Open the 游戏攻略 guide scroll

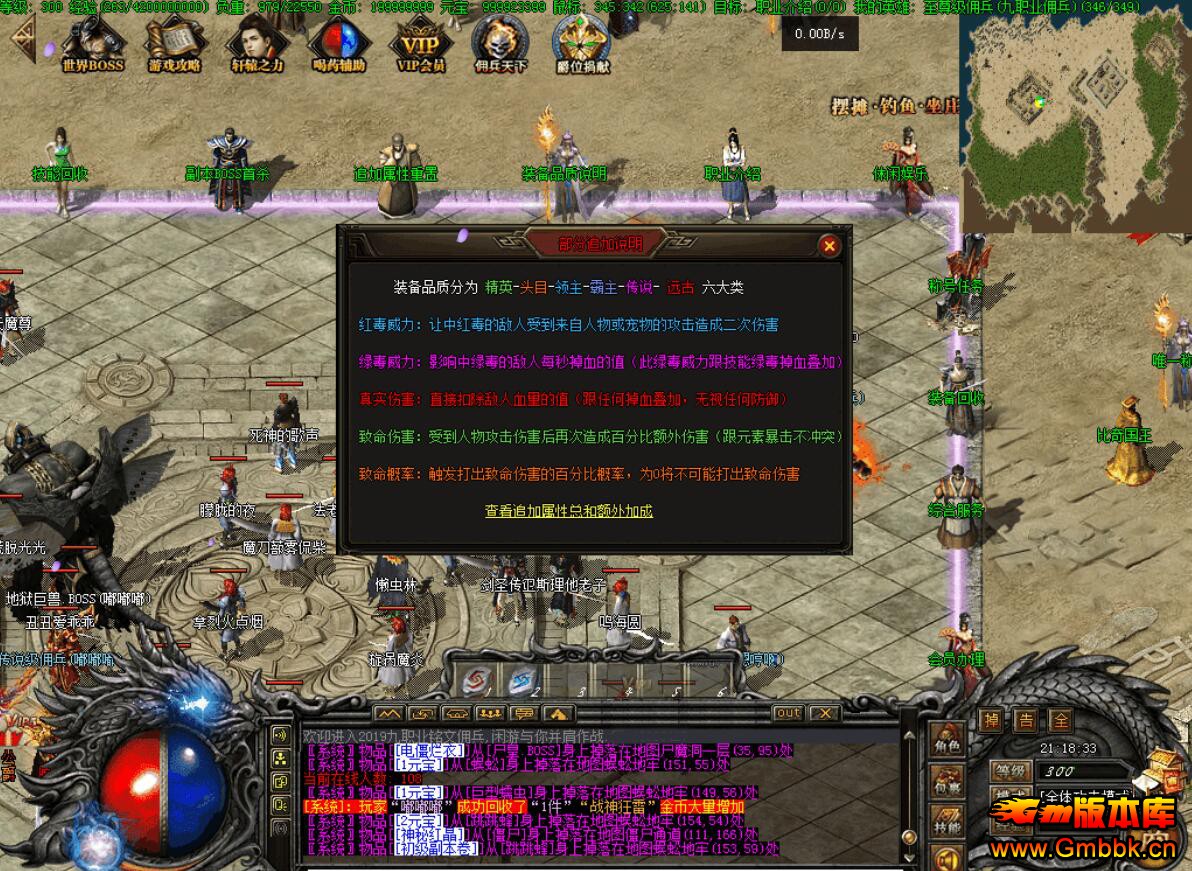[175, 45]
